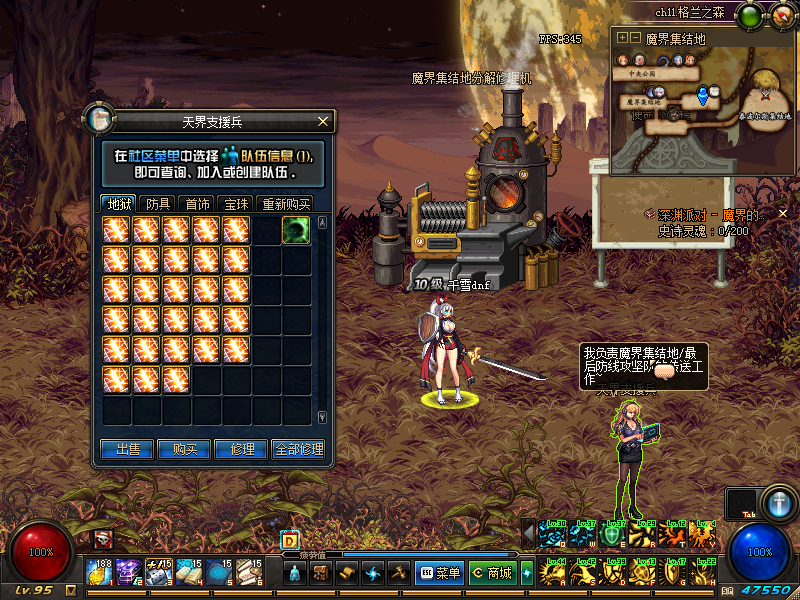Select the 地狱 shop tab
The height and width of the screenshot is (600, 800).
coord(119,203)
